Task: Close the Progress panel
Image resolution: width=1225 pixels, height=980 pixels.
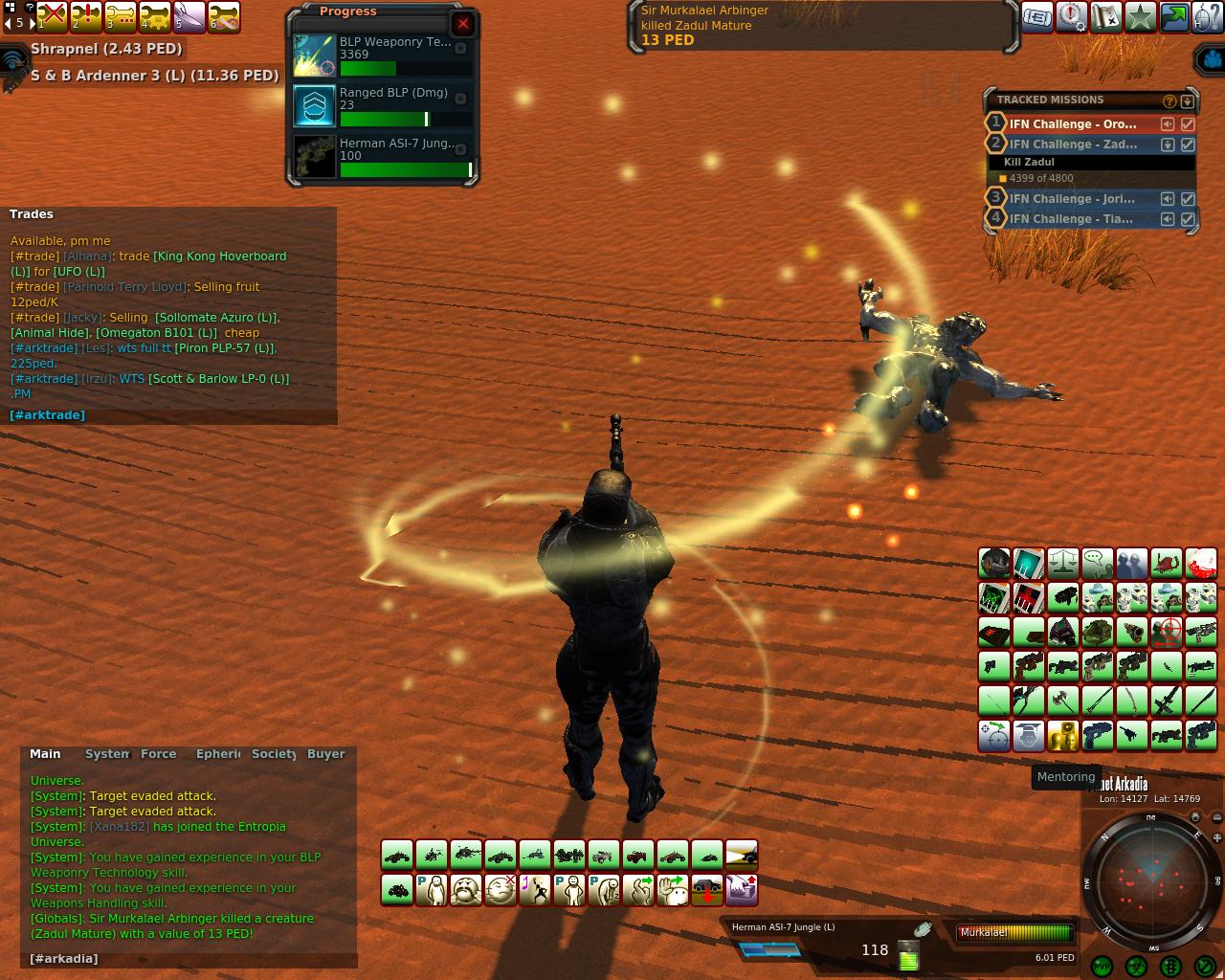Action: click(x=463, y=24)
